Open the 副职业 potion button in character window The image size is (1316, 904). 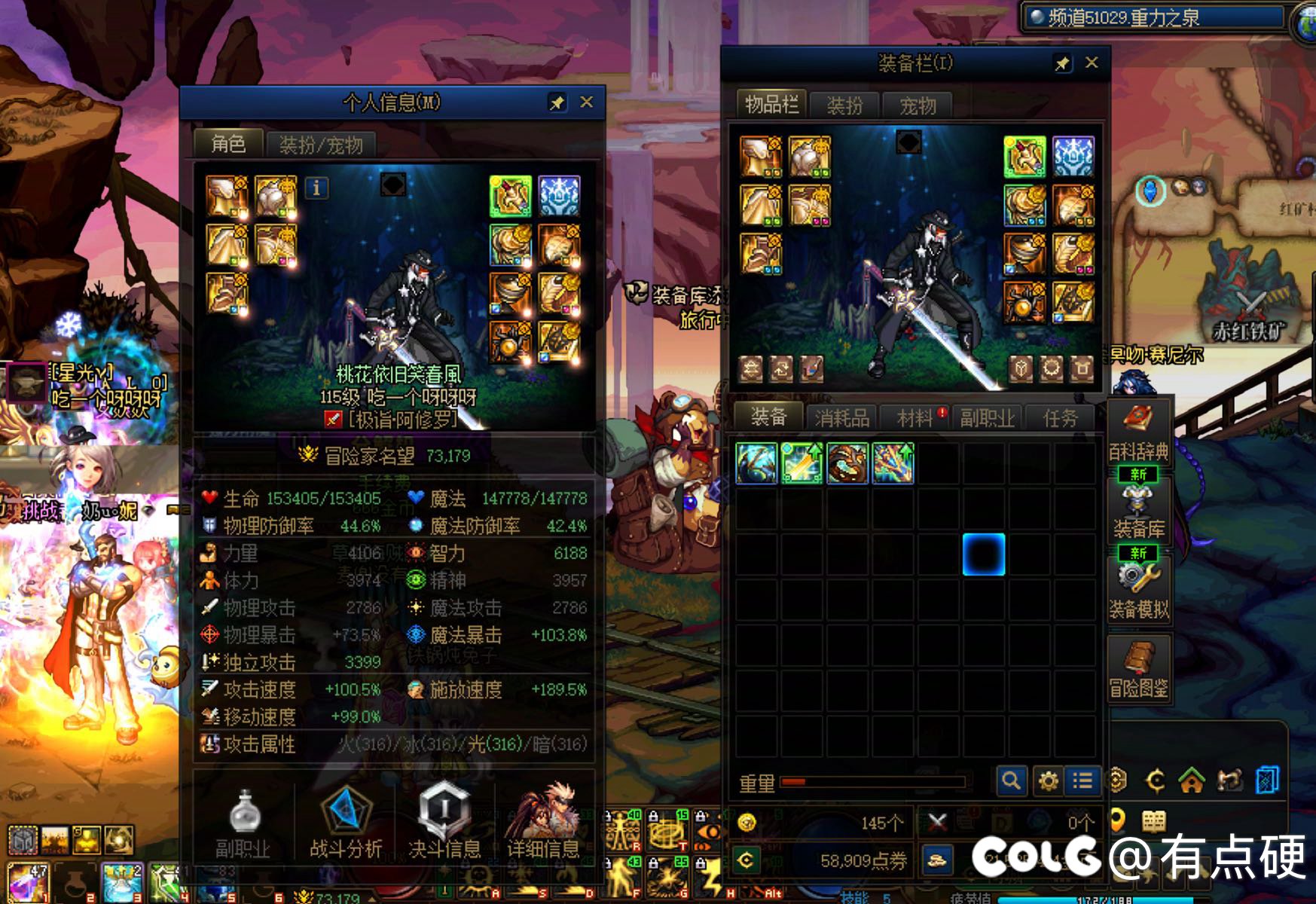tap(243, 823)
